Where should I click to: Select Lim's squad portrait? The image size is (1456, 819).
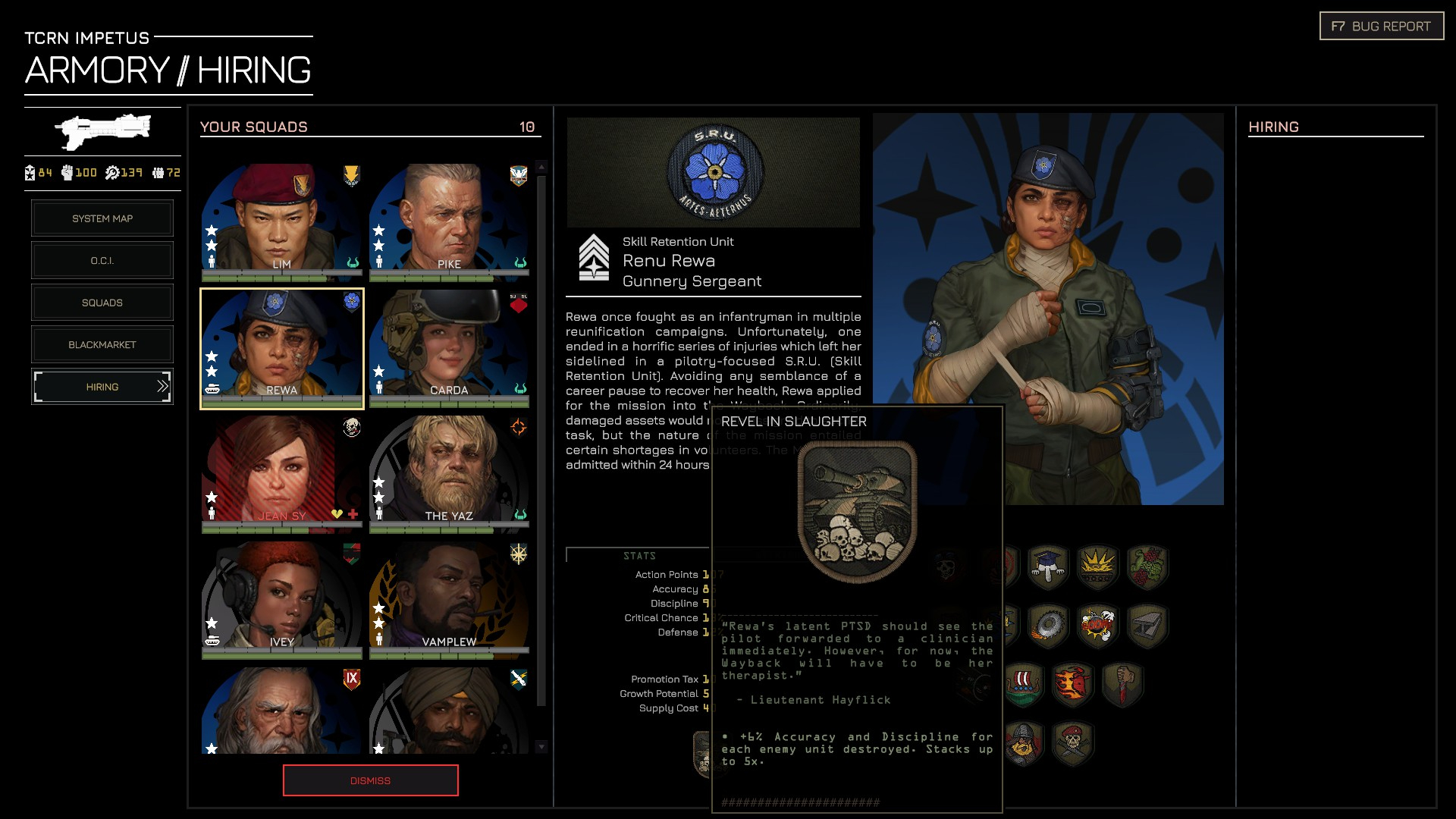[281, 220]
